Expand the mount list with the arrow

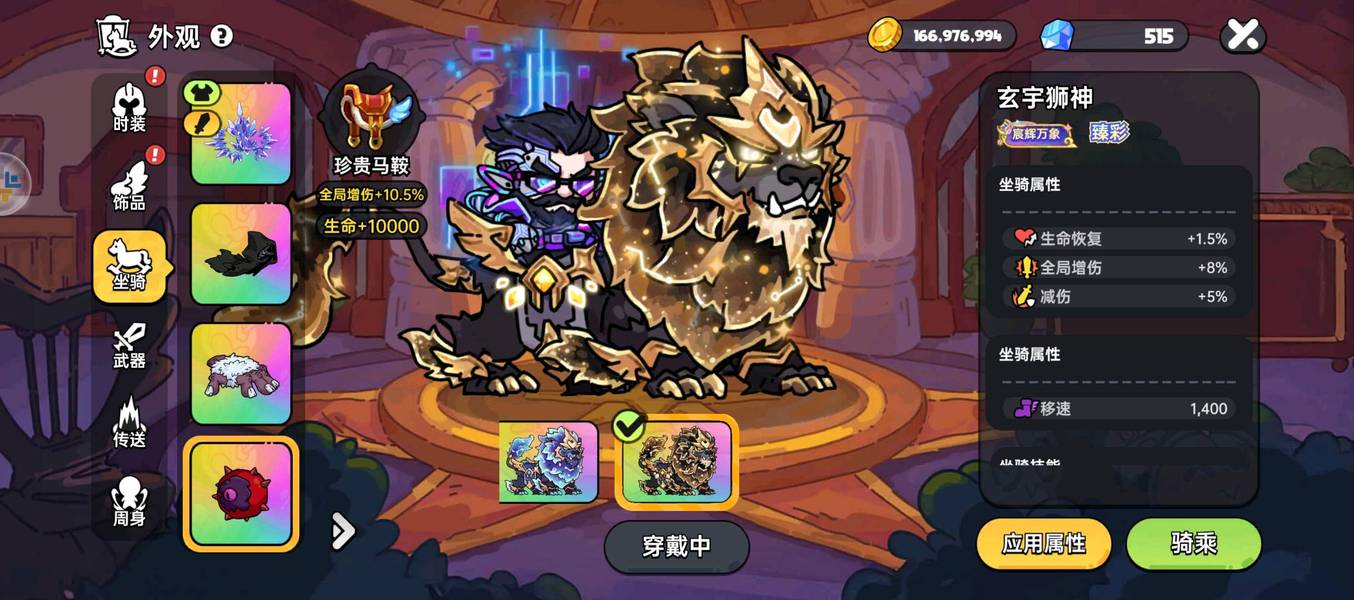[x=343, y=531]
